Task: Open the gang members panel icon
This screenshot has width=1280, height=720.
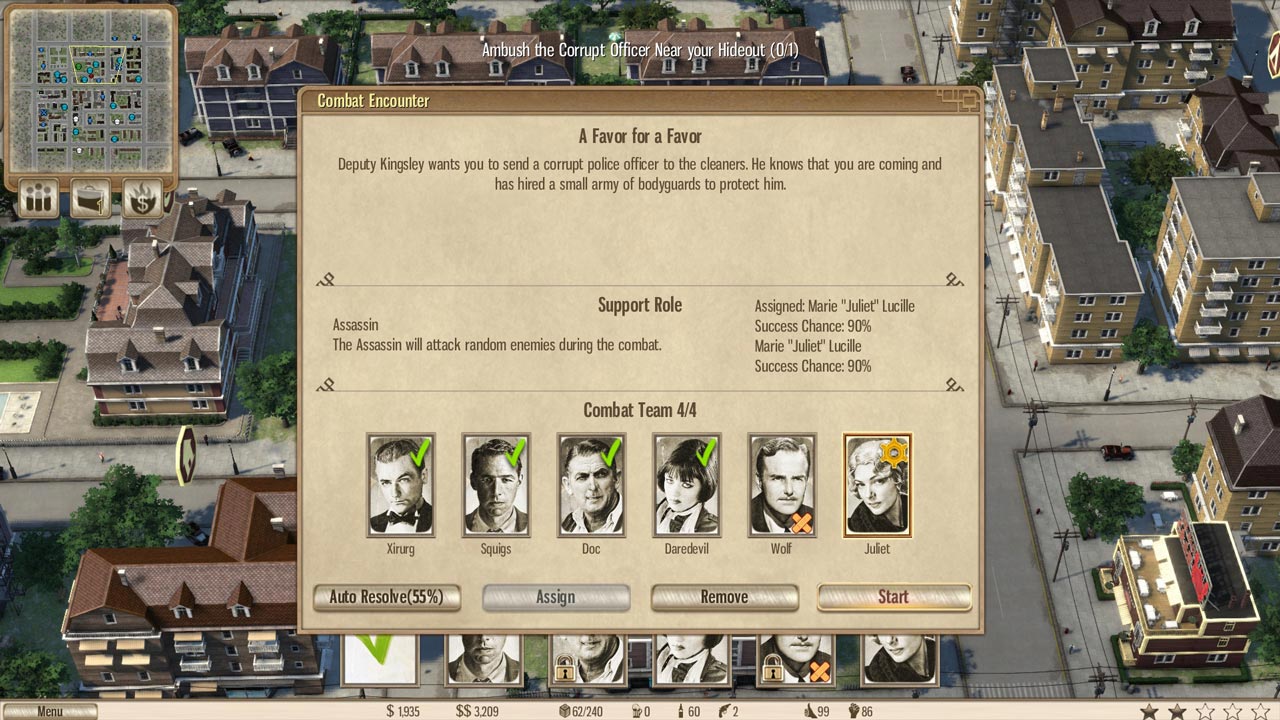Action: tap(39, 198)
